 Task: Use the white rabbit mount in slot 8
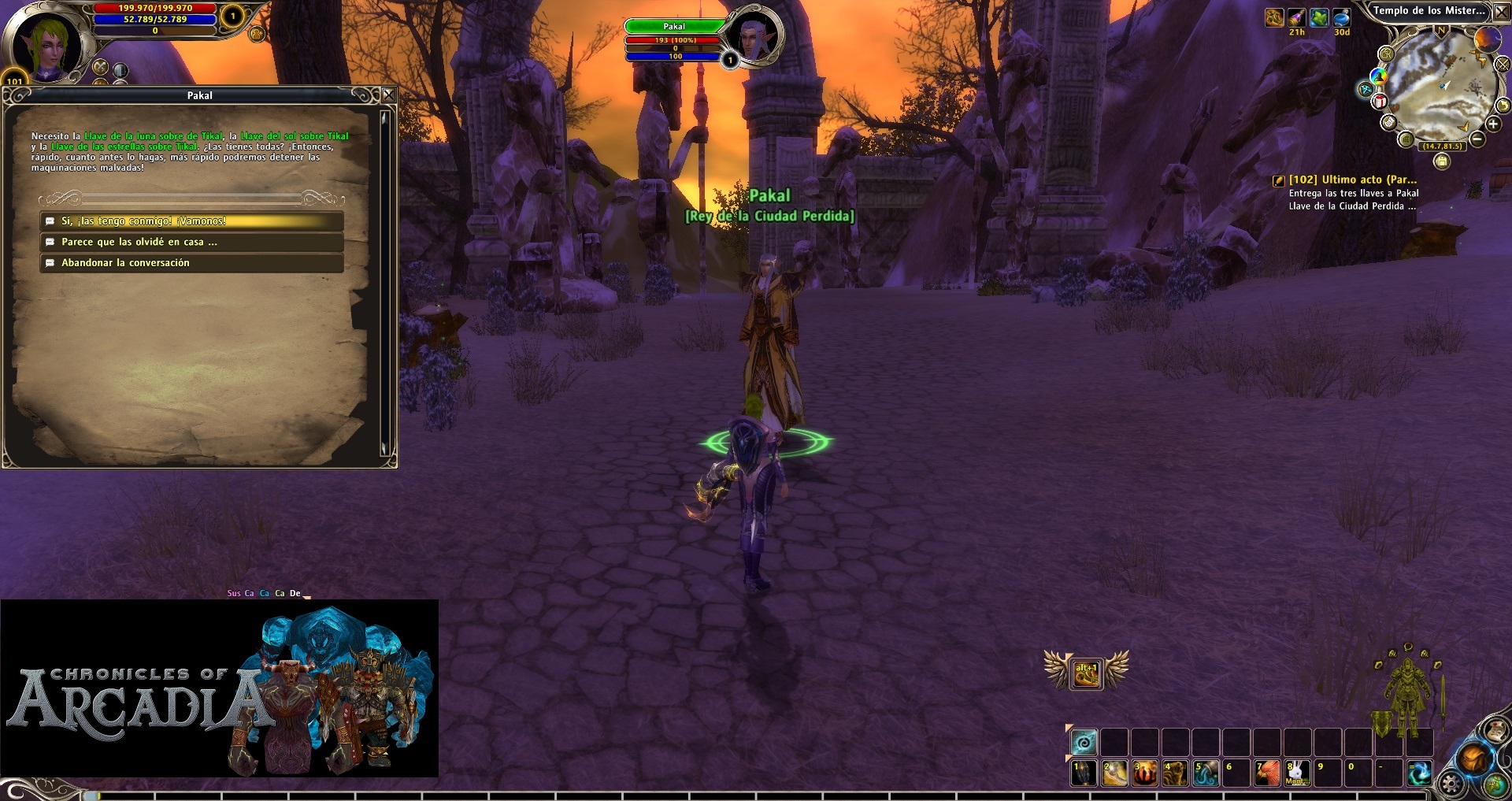1296,773
